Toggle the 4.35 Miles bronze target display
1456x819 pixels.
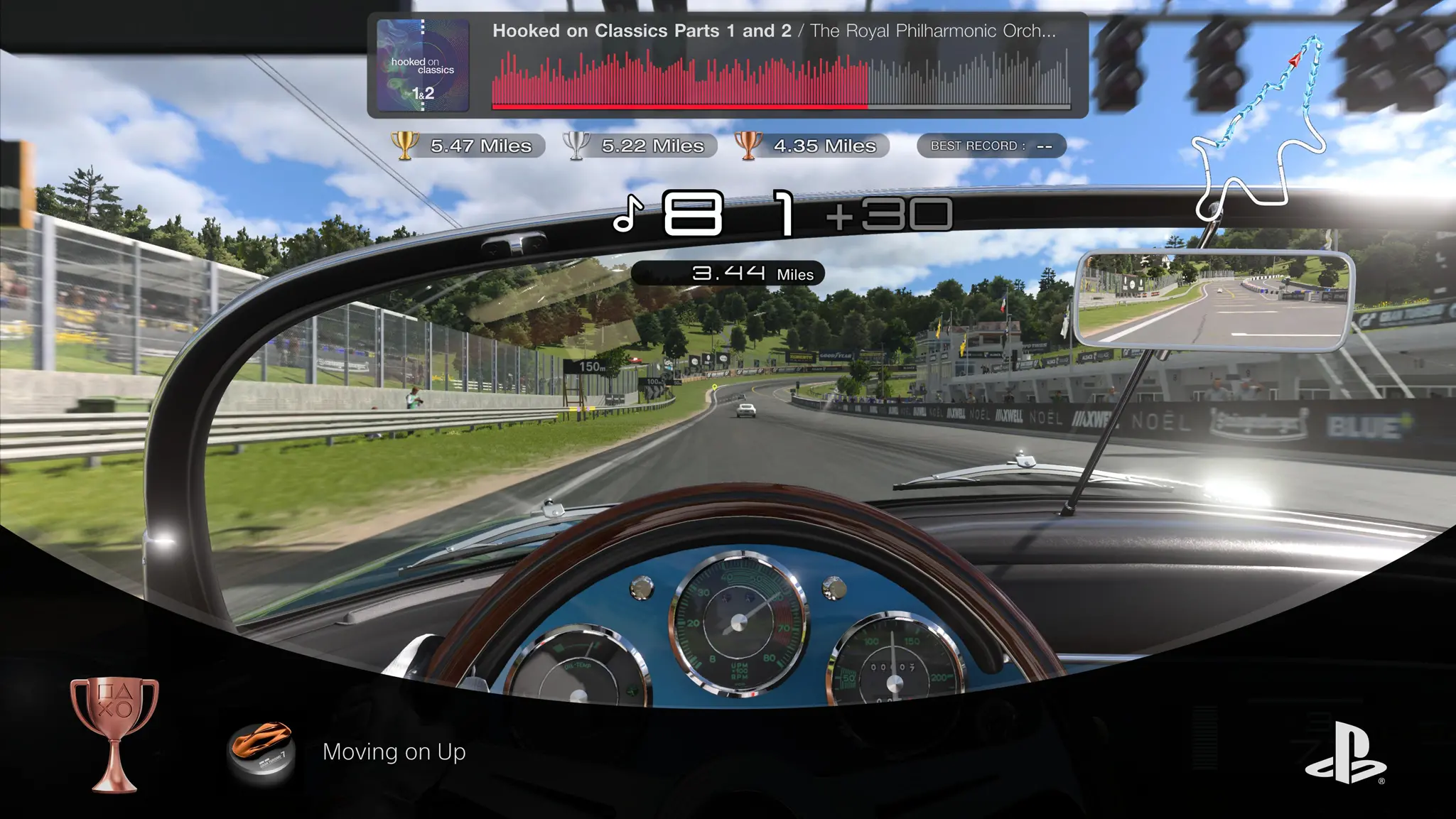pyautogui.click(x=824, y=146)
